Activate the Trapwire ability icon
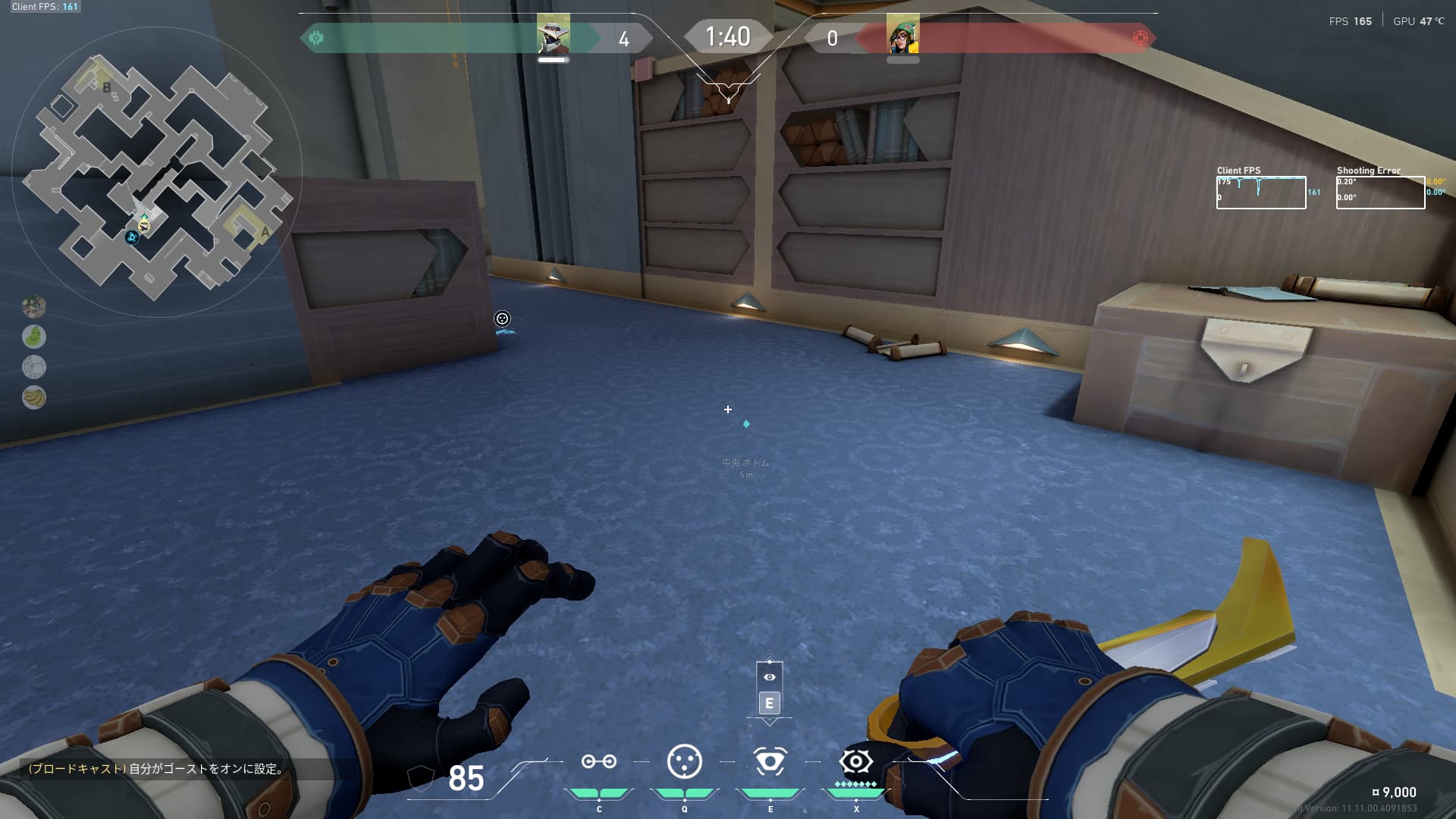Screen dimensions: 1456x819 click(598, 761)
